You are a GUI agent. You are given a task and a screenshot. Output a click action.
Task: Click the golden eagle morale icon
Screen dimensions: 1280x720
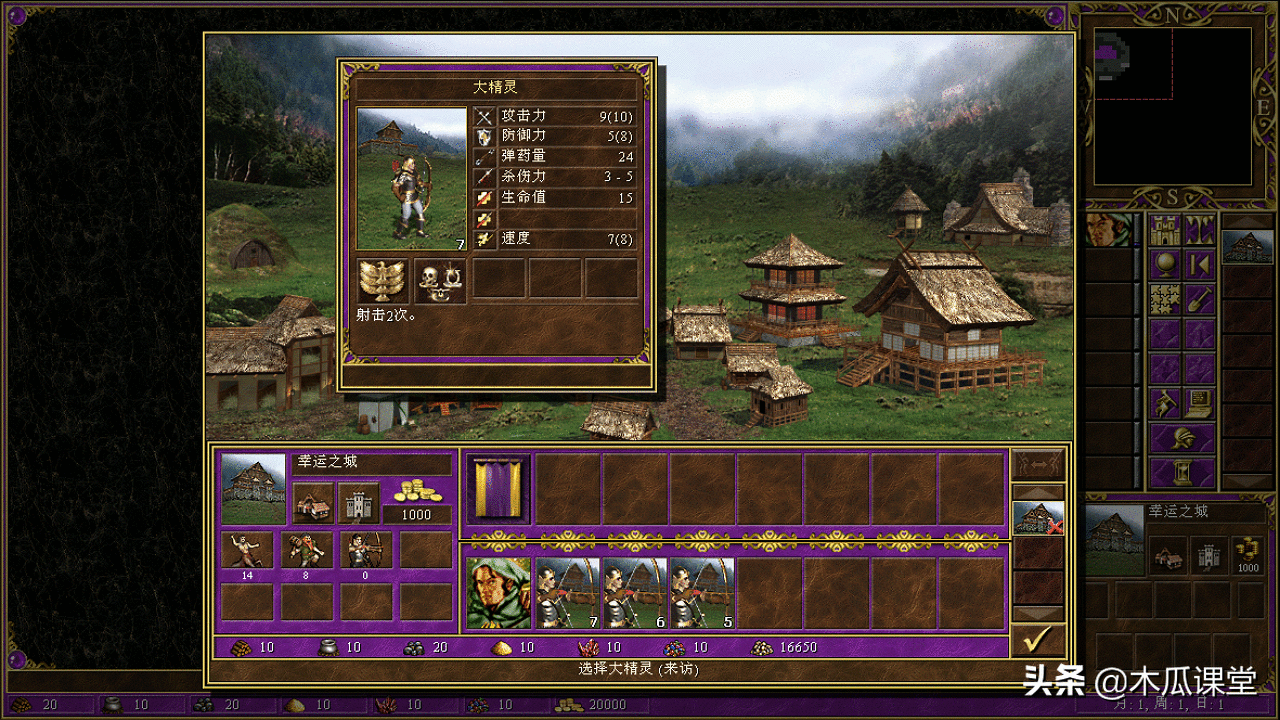pos(383,281)
